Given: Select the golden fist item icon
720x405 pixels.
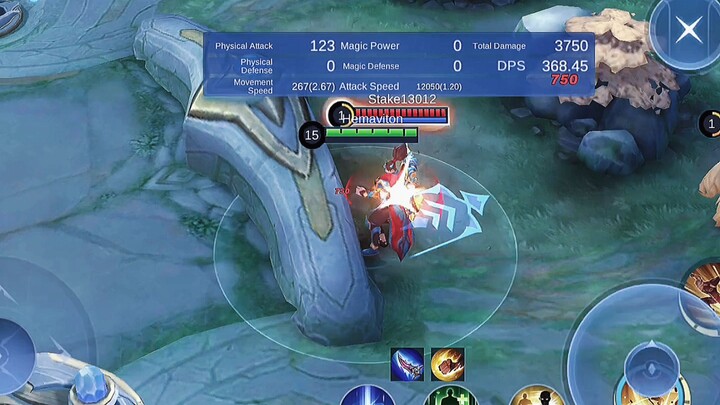Looking at the screenshot, I should click(447, 364).
